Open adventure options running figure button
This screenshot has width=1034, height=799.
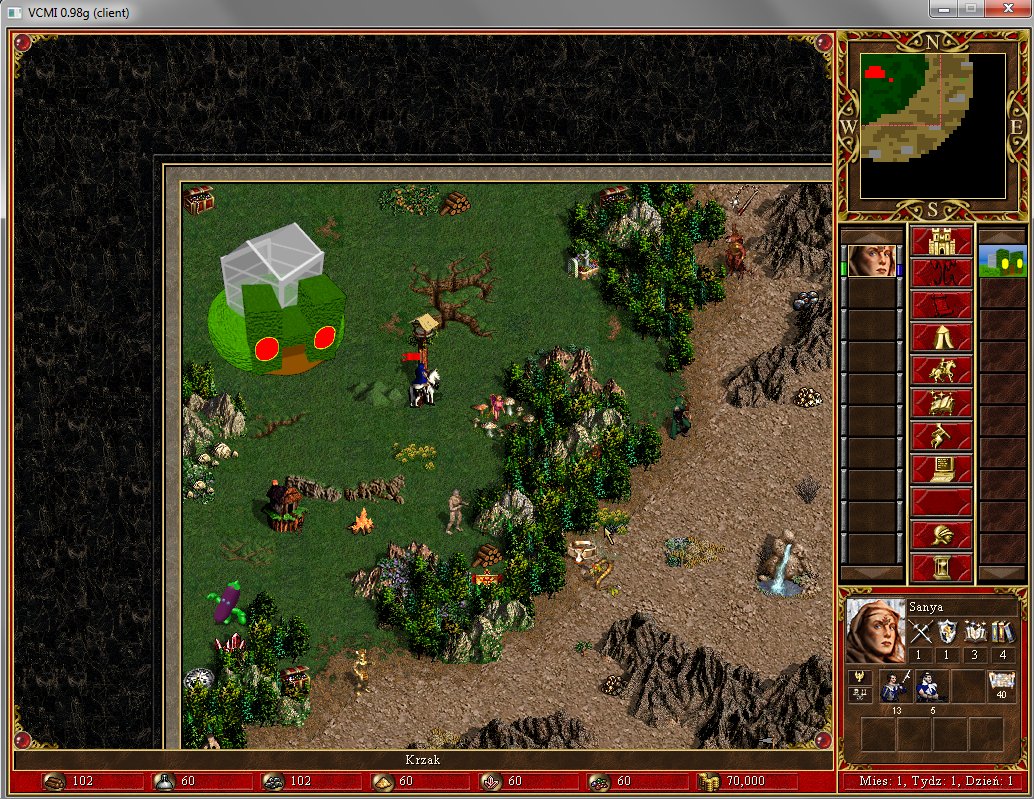941,437
